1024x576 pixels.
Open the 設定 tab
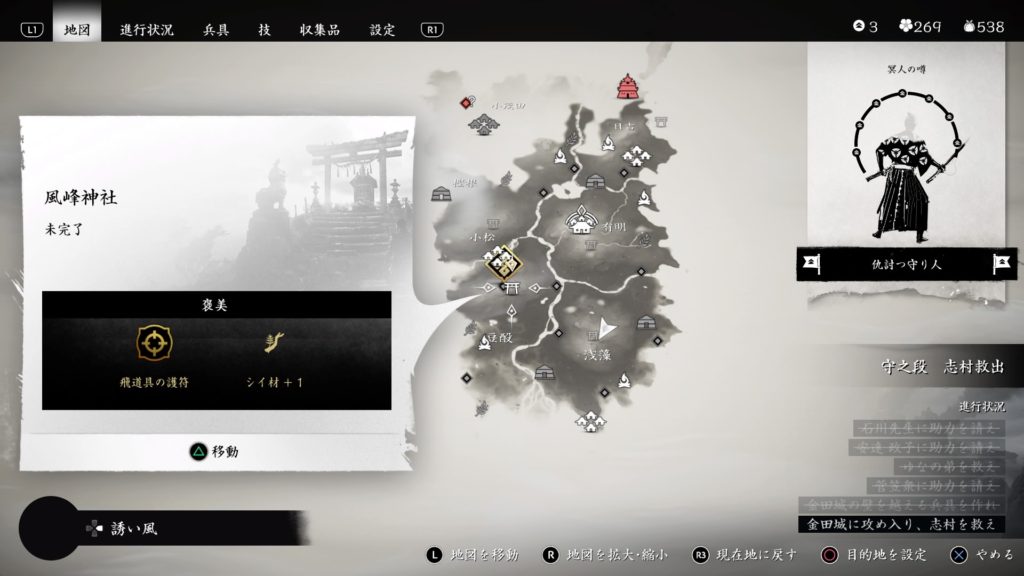382,29
